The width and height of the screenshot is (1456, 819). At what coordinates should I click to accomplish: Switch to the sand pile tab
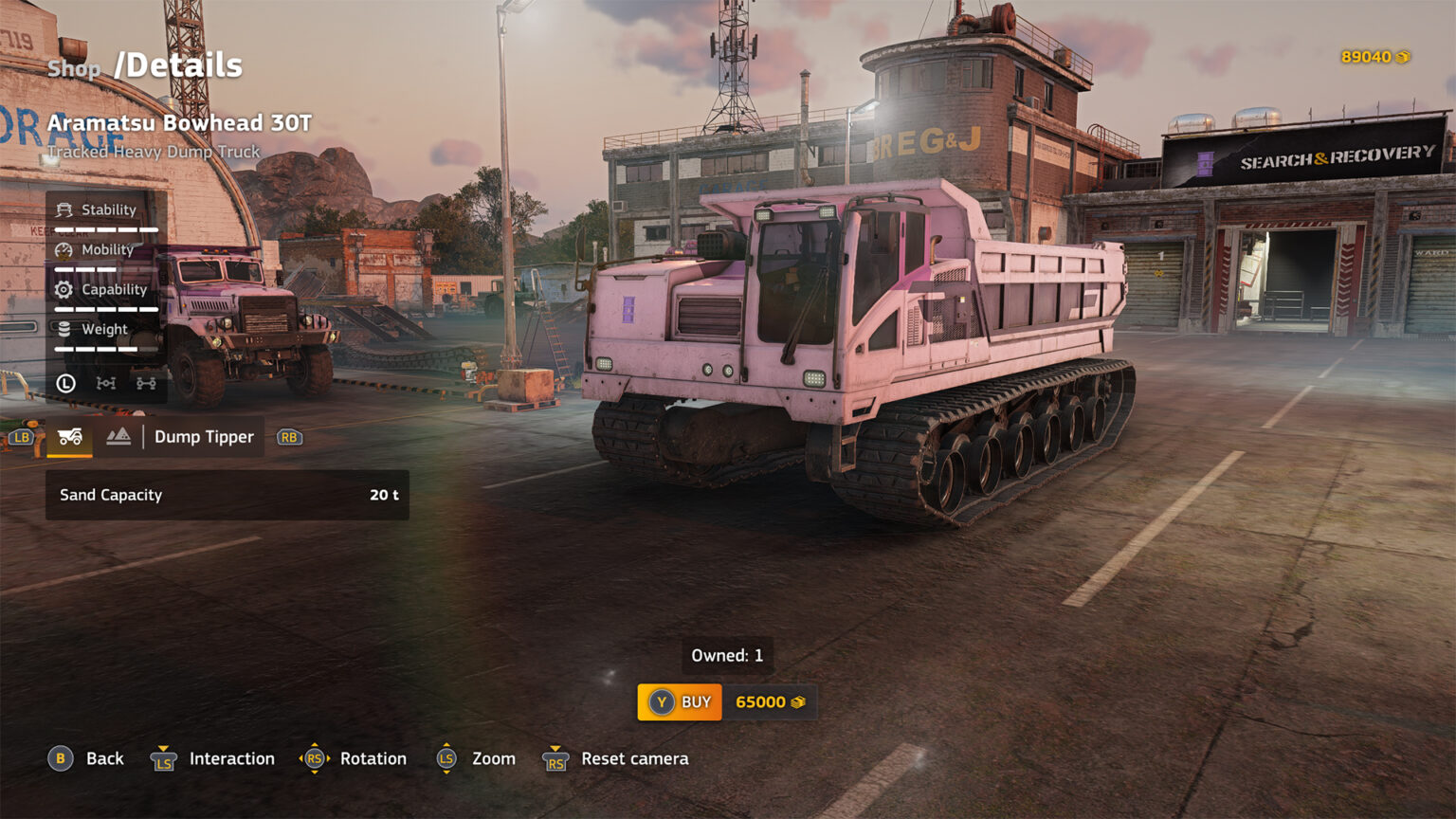point(118,437)
